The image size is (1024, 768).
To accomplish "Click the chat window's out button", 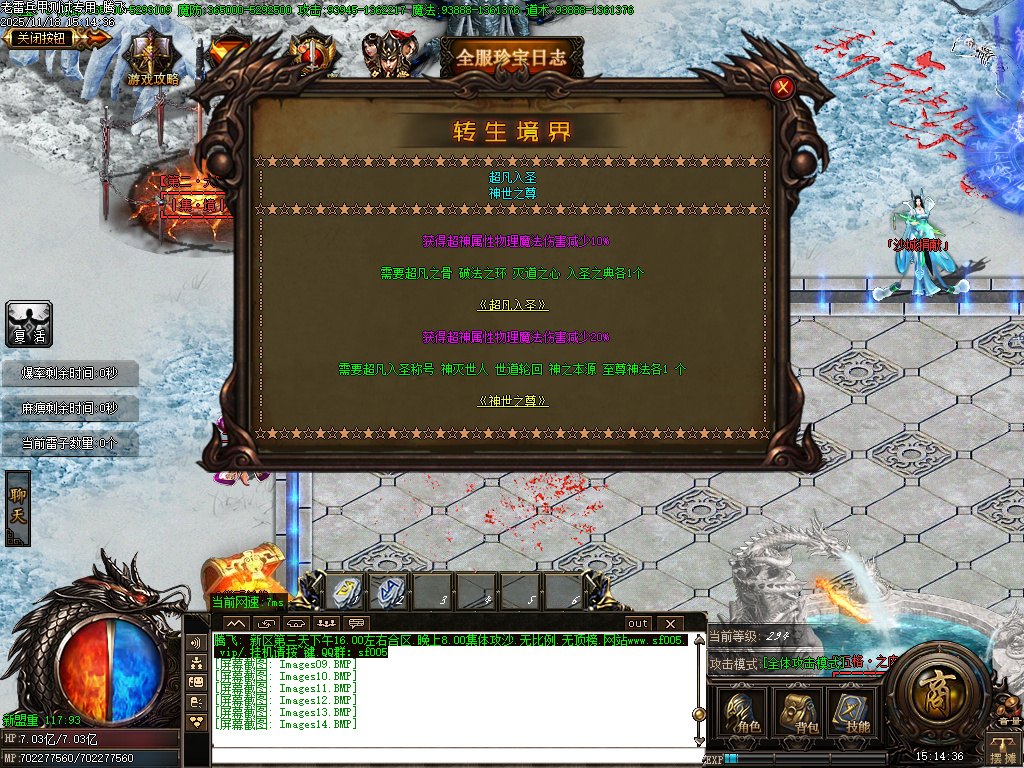I will pos(637,624).
